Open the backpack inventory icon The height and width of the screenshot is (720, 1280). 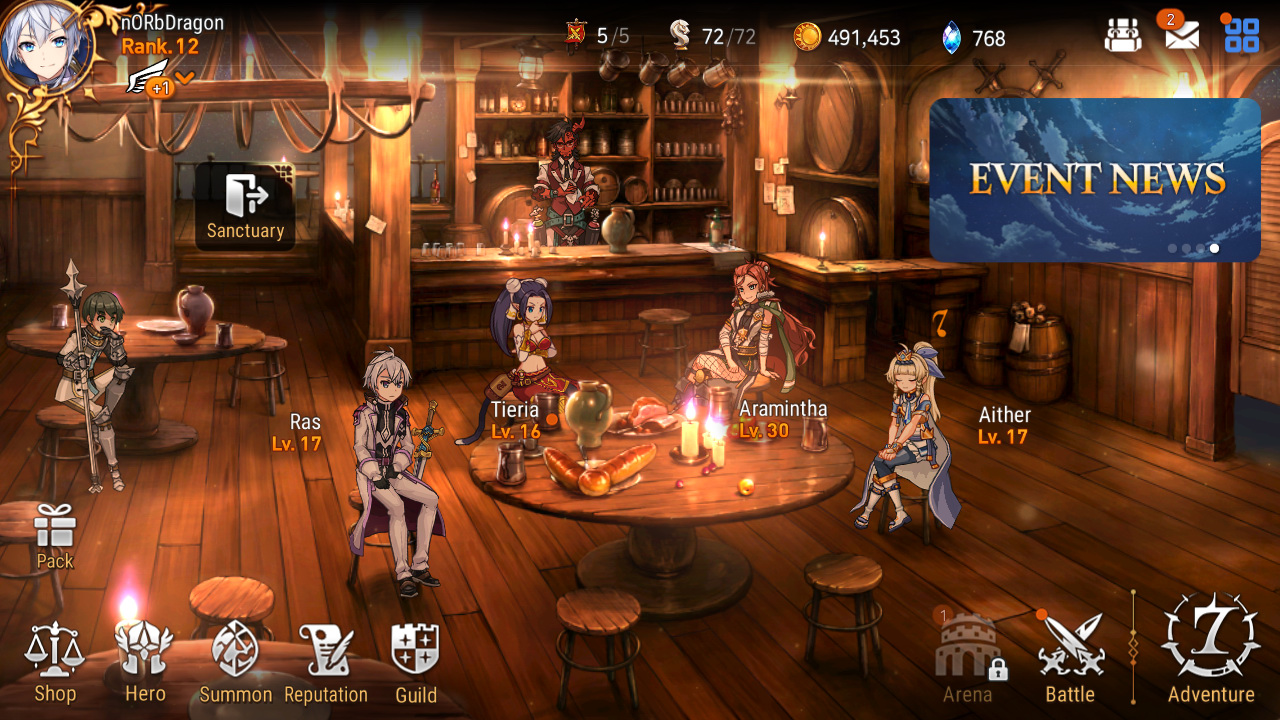tap(1123, 36)
